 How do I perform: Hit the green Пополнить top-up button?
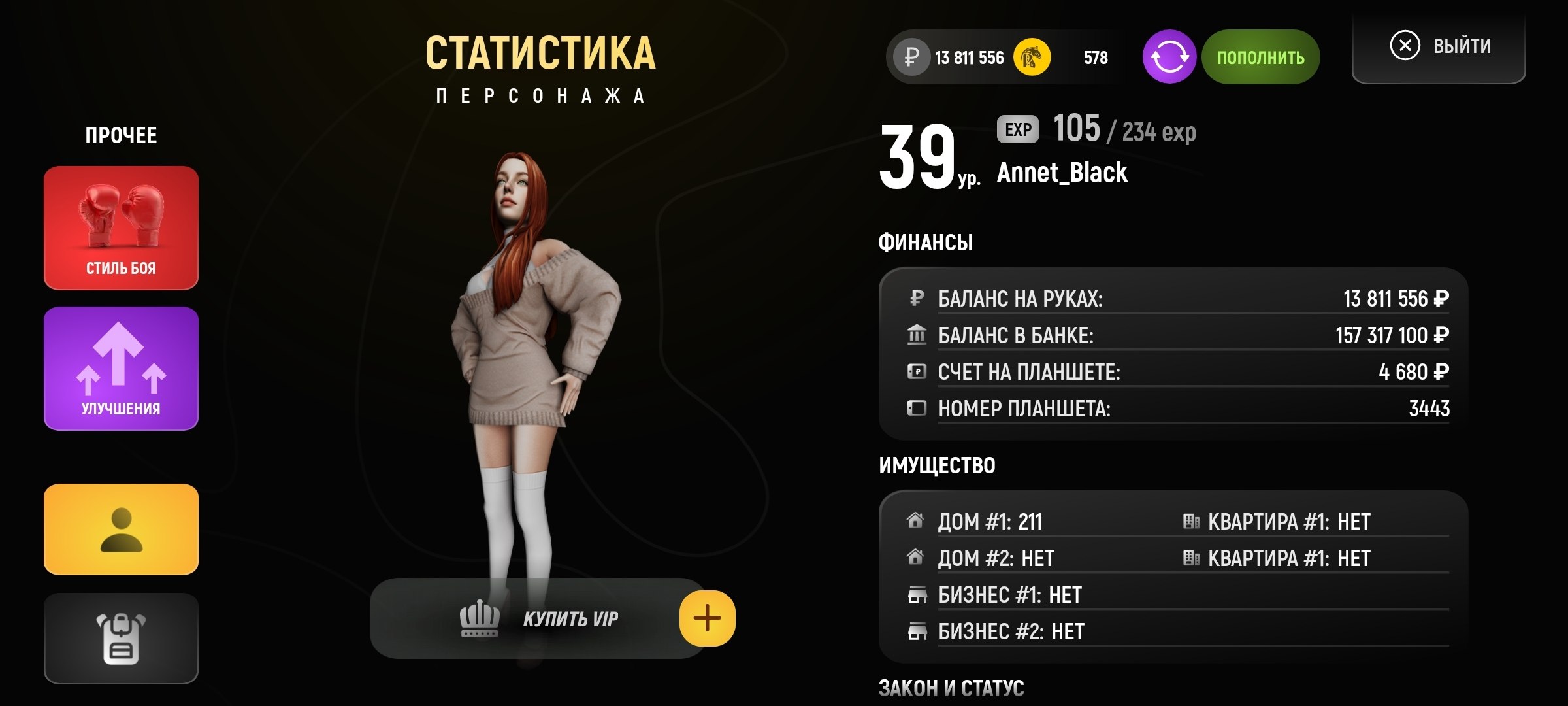(x=1260, y=58)
